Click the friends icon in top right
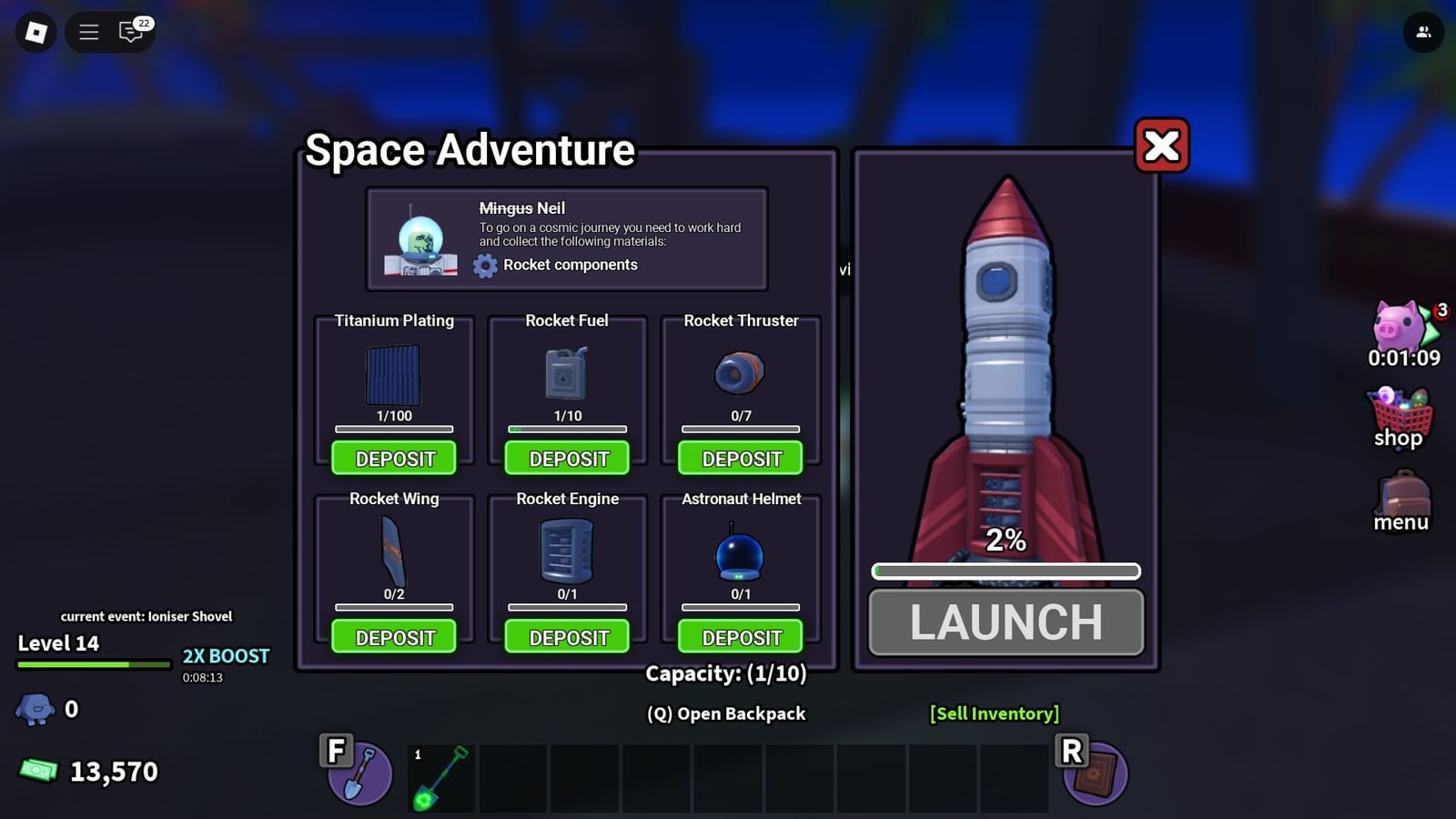The width and height of the screenshot is (1456, 819). click(x=1421, y=32)
